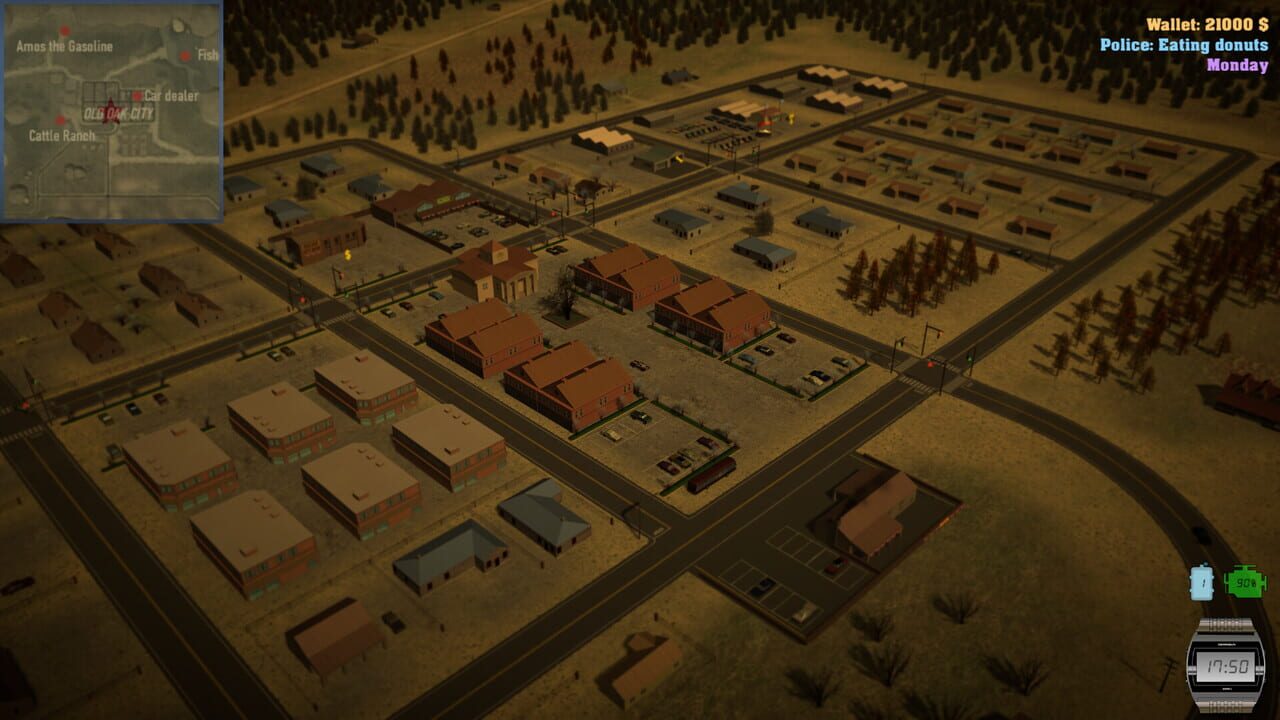The width and height of the screenshot is (1280, 720).
Task: Click the red star at Old Oak City
Action: (x=110, y=110)
